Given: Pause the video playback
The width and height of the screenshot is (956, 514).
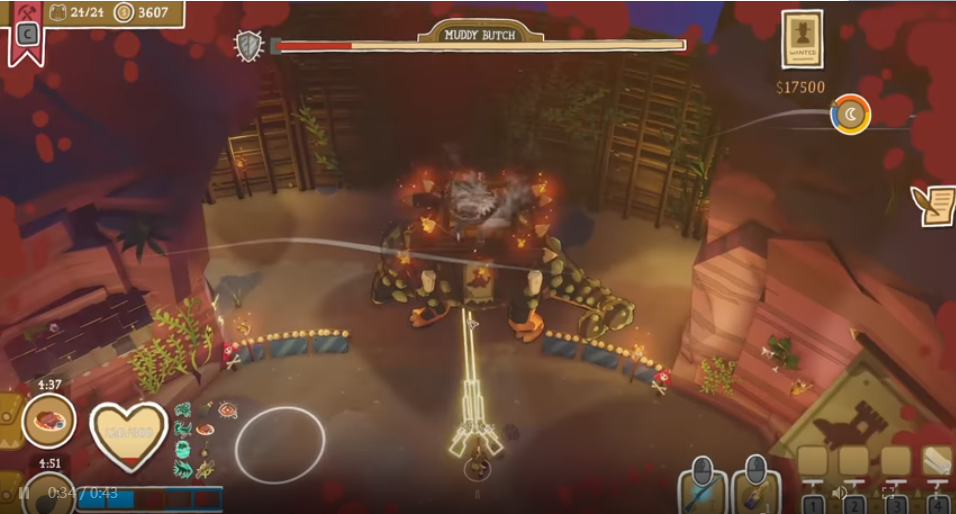Looking at the screenshot, I should 23,493.
